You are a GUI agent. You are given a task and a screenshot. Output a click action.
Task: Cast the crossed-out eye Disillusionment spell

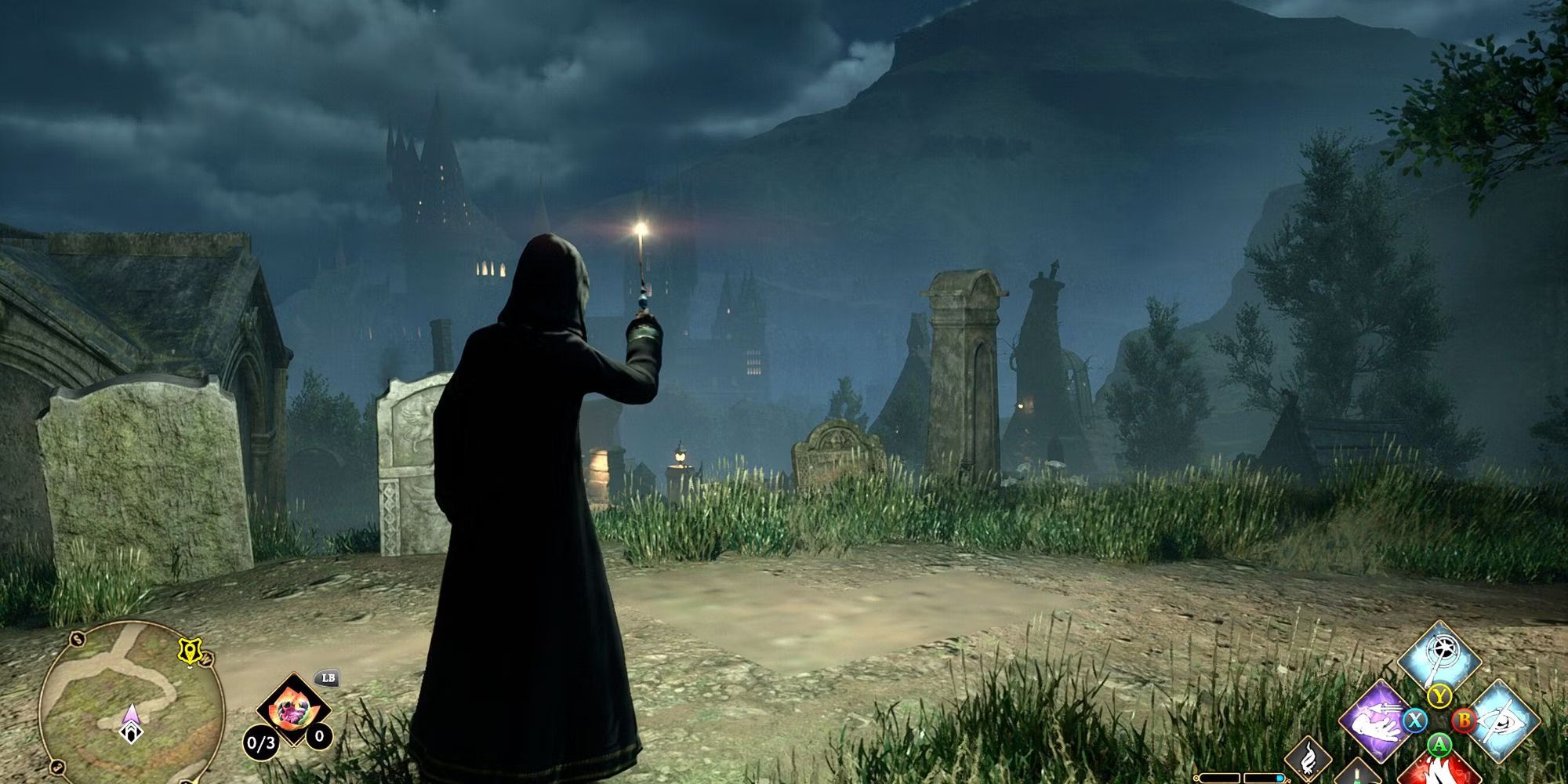(x=1500, y=720)
